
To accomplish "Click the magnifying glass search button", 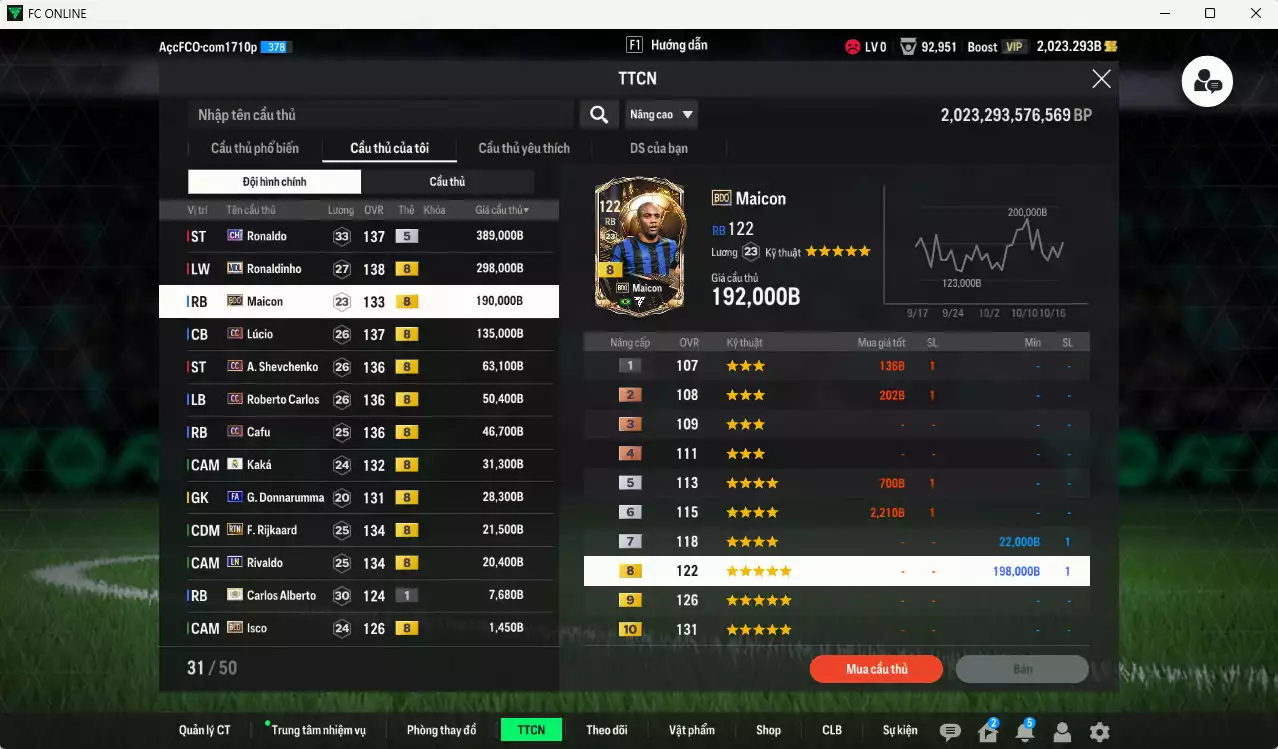I will point(598,115).
